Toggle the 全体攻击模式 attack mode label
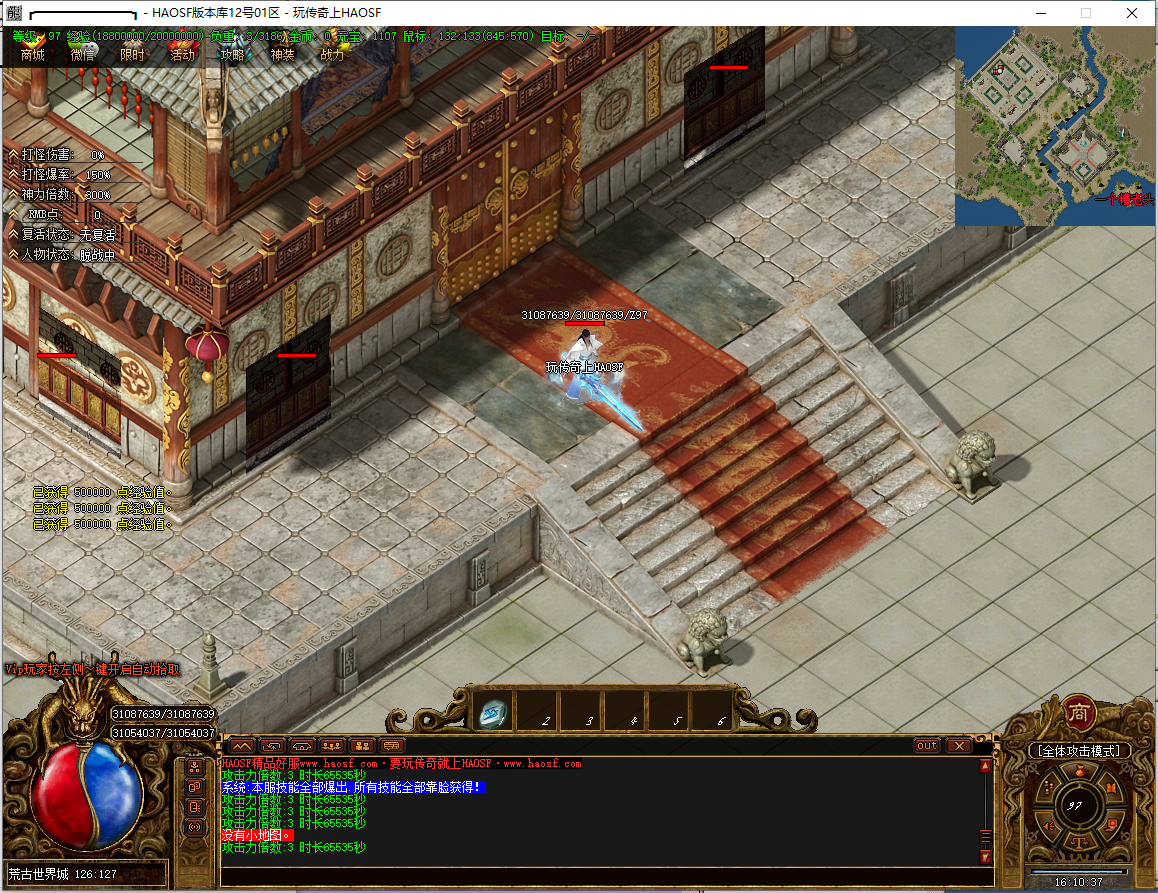Screen dimensions: 1158x893 1079,750
